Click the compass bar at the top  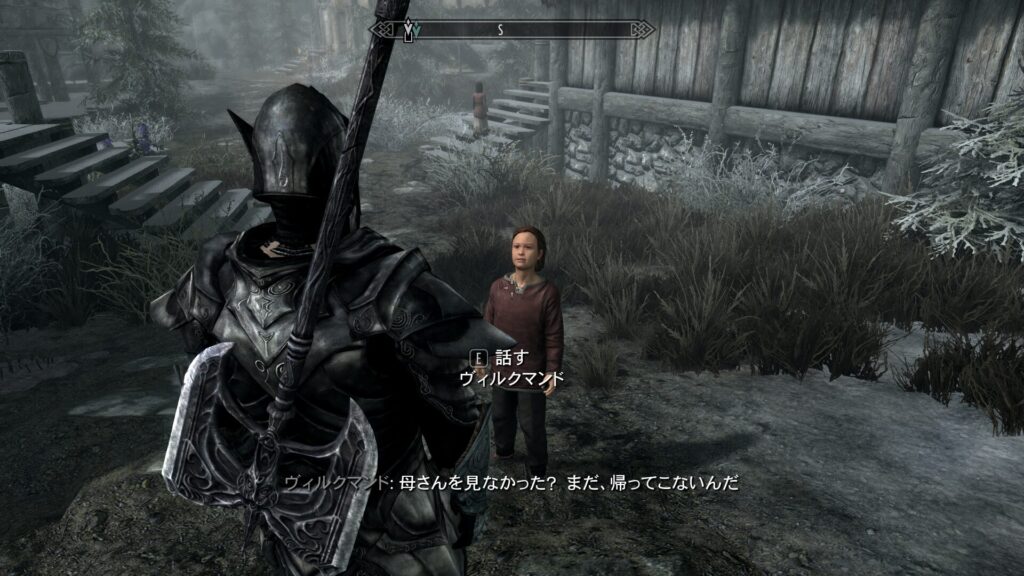[512, 30]
